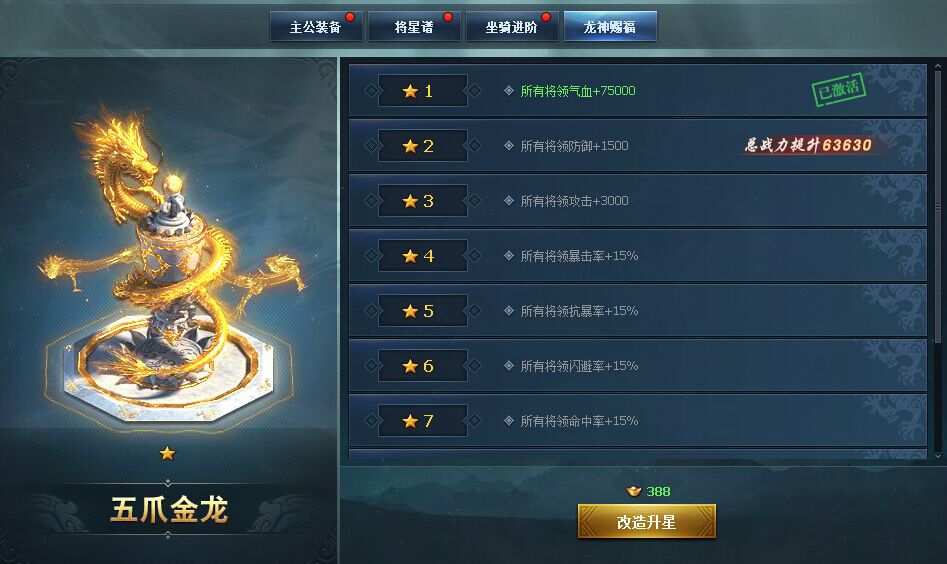Switch to the 主公装备 tab
Screen dimensions: 947x564
click(x=315, y=27)
